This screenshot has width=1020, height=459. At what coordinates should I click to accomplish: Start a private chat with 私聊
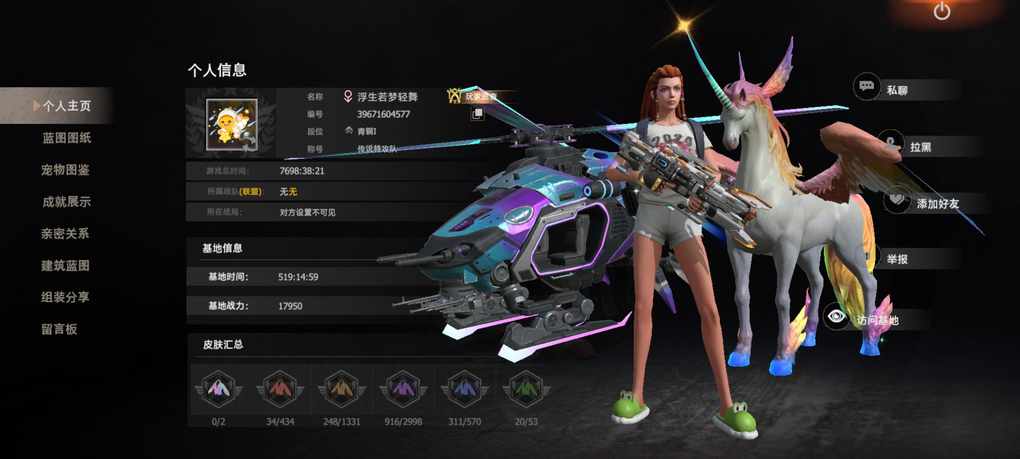[x=895, y=89]
